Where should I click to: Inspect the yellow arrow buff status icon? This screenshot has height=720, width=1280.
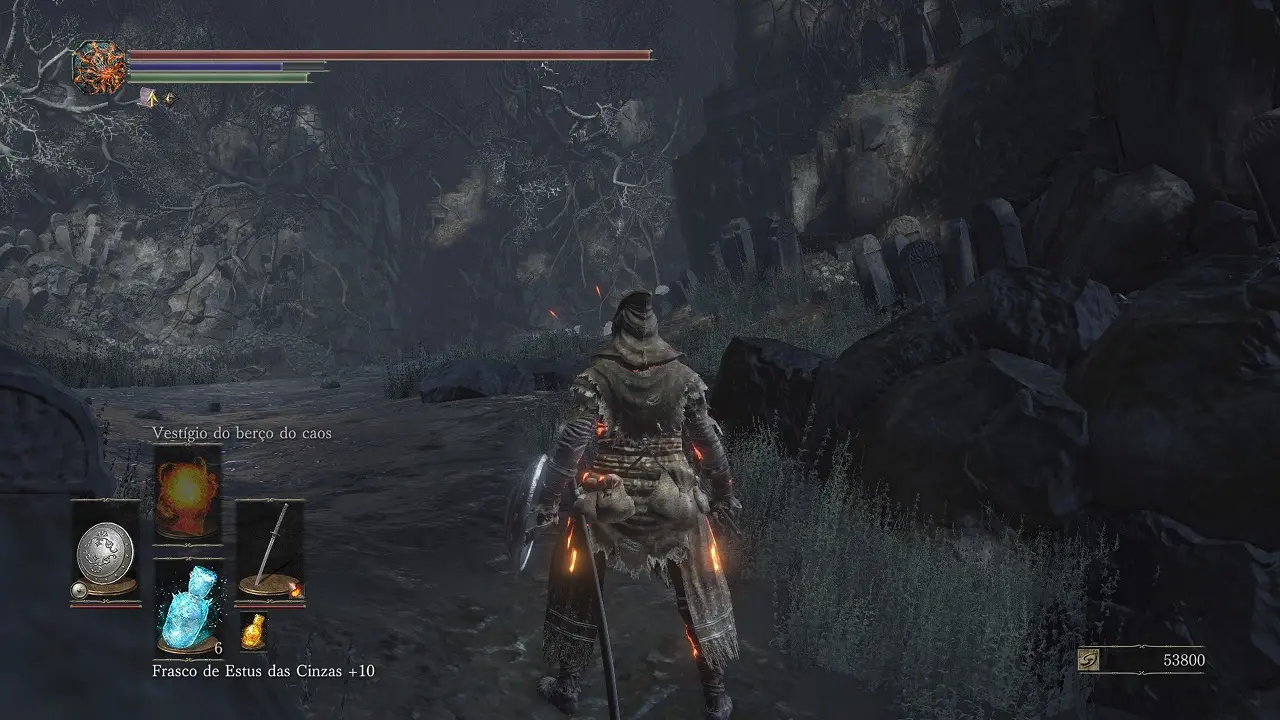(150, 98)
